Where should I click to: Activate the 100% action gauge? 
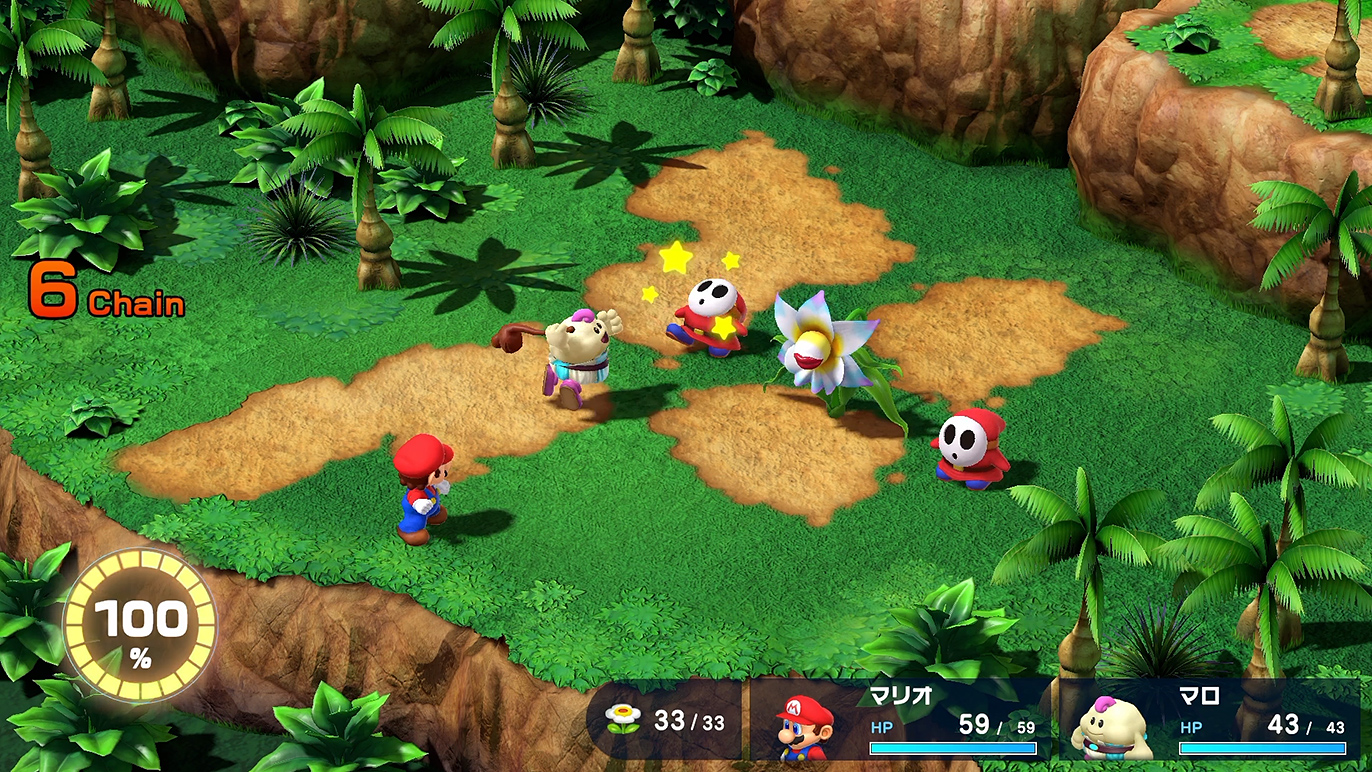(140, 626)
